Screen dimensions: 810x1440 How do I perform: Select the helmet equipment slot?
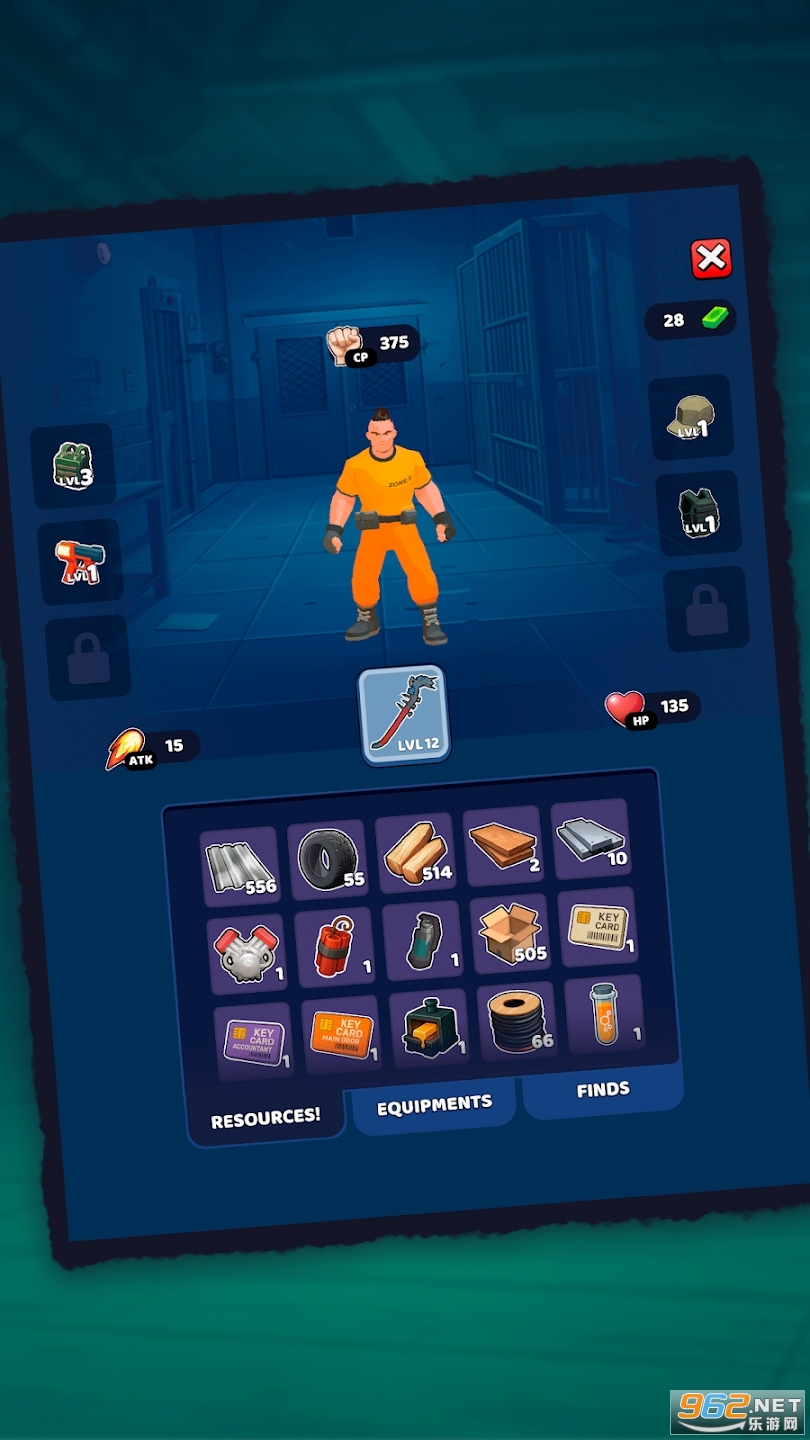[690, 418]
